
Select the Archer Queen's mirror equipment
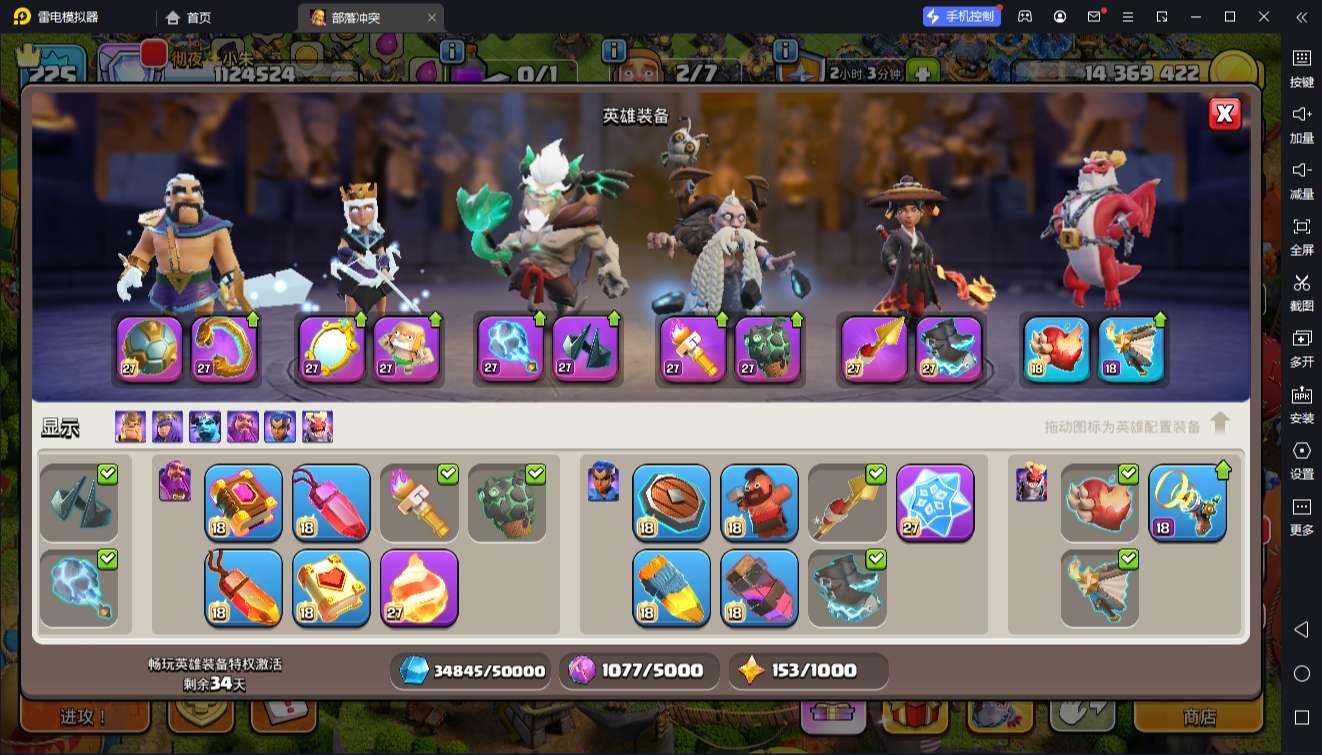[x=331, y=349]
